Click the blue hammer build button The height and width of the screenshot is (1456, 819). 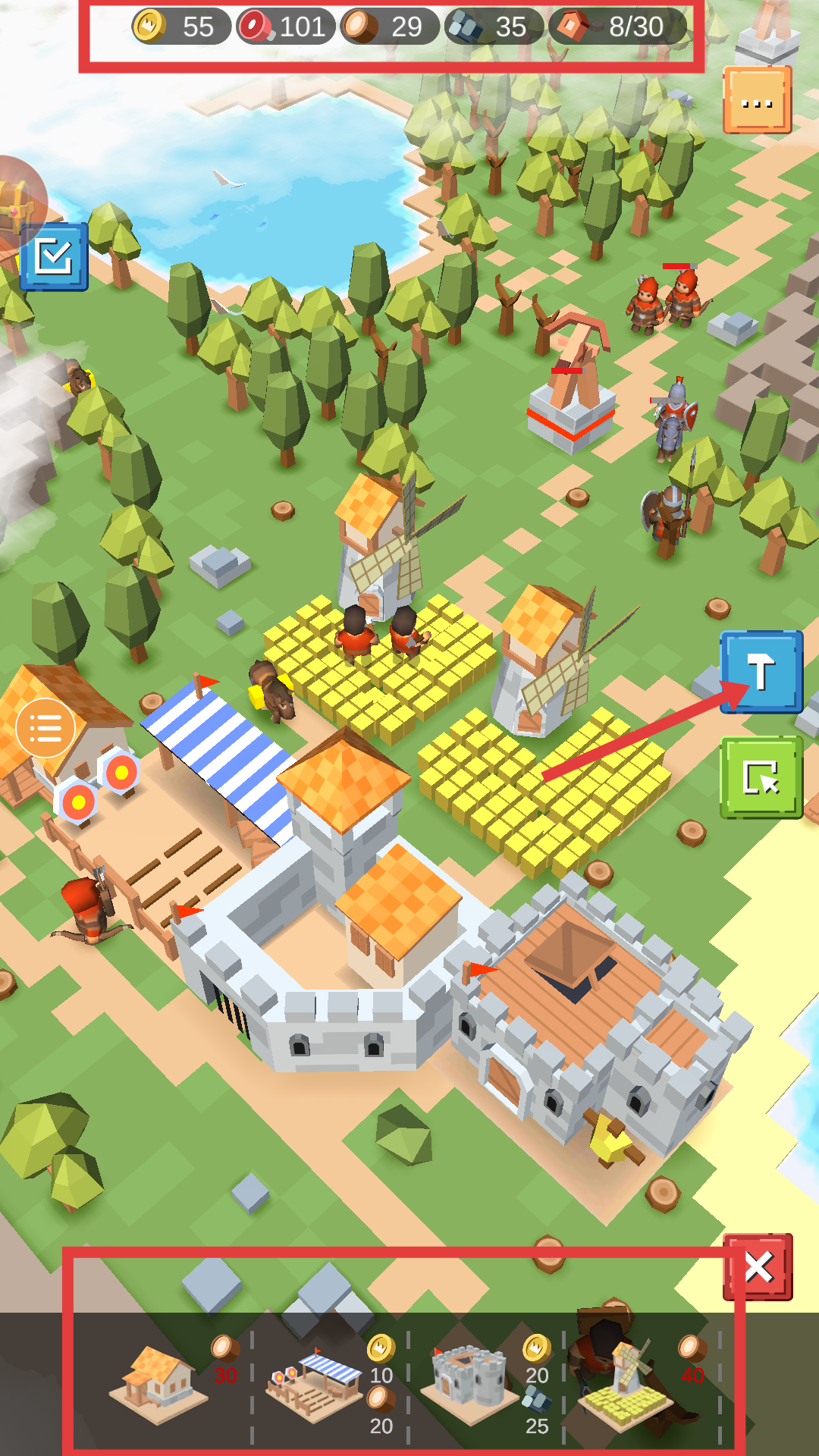pos(761,672)
